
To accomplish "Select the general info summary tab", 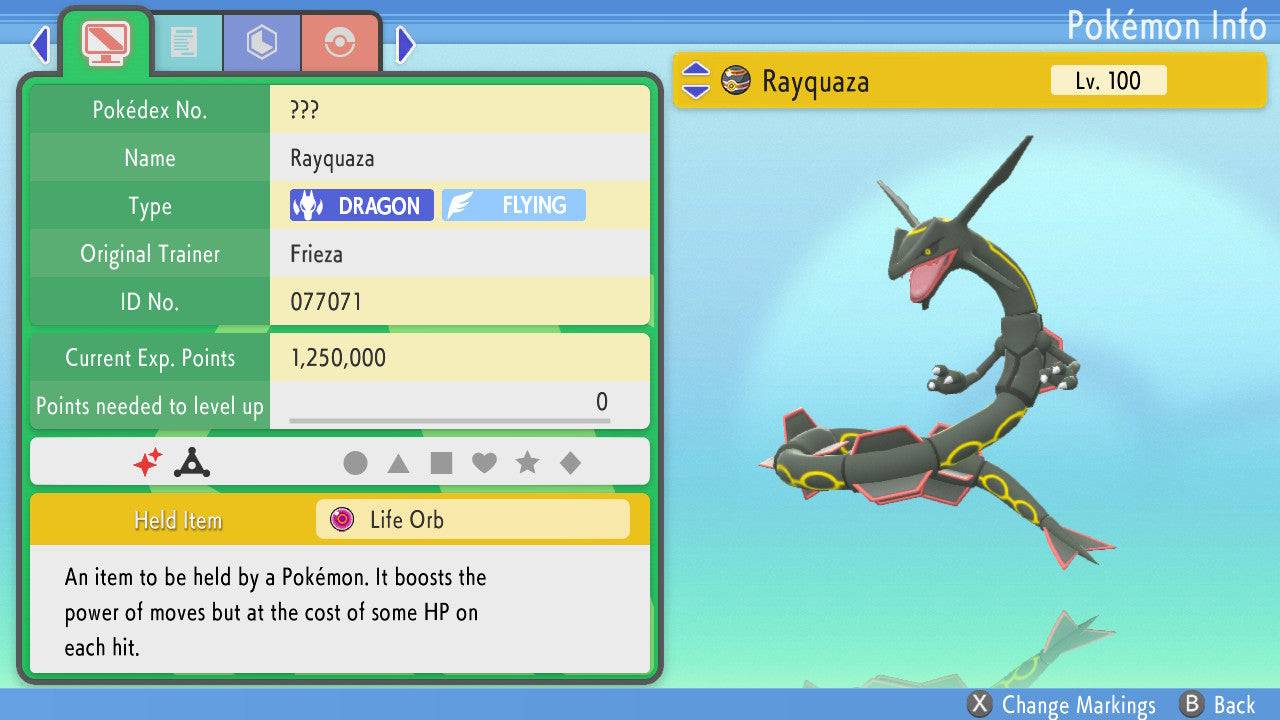I will (105, 43).
